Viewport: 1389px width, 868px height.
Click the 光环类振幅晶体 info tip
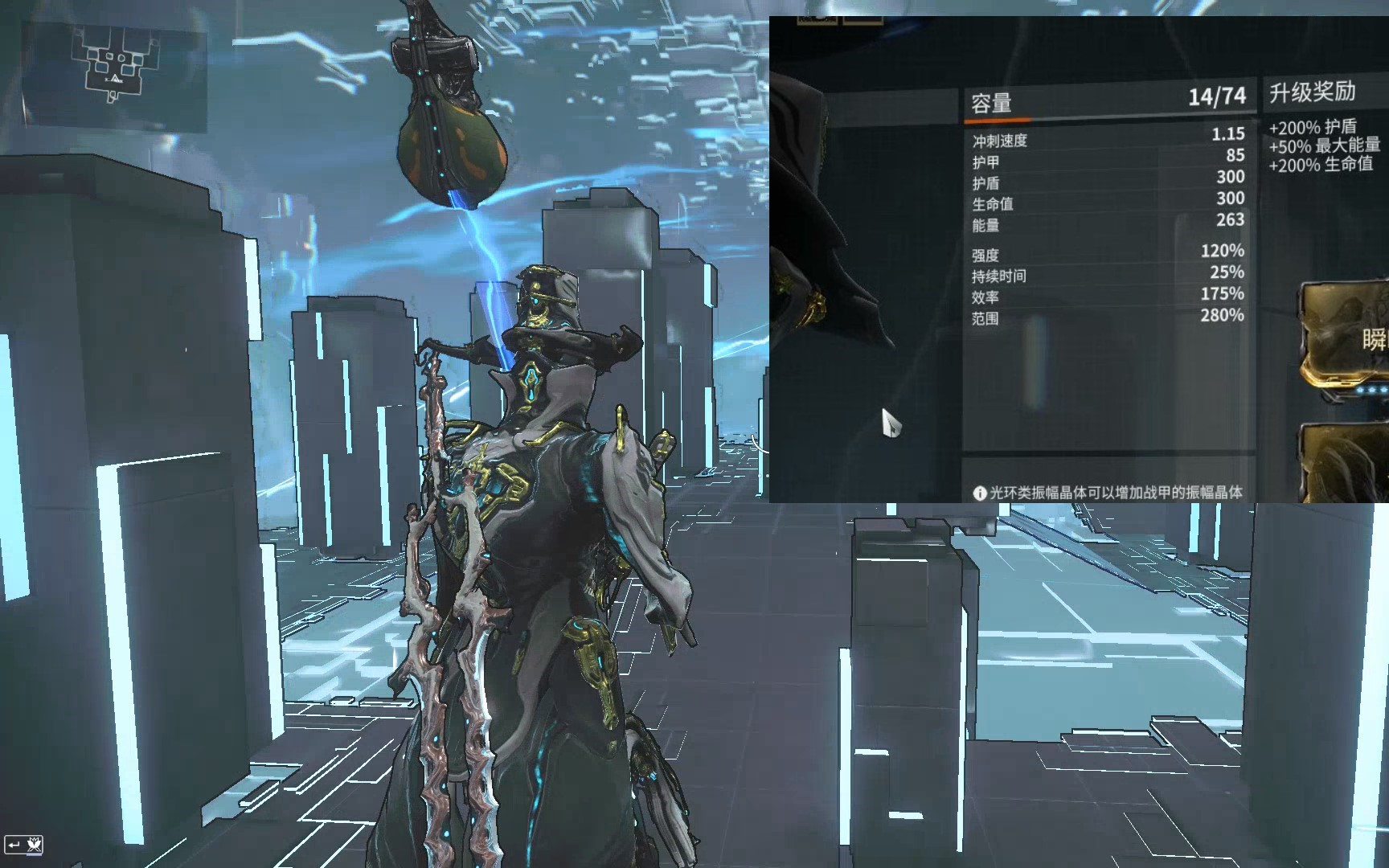1108,492
